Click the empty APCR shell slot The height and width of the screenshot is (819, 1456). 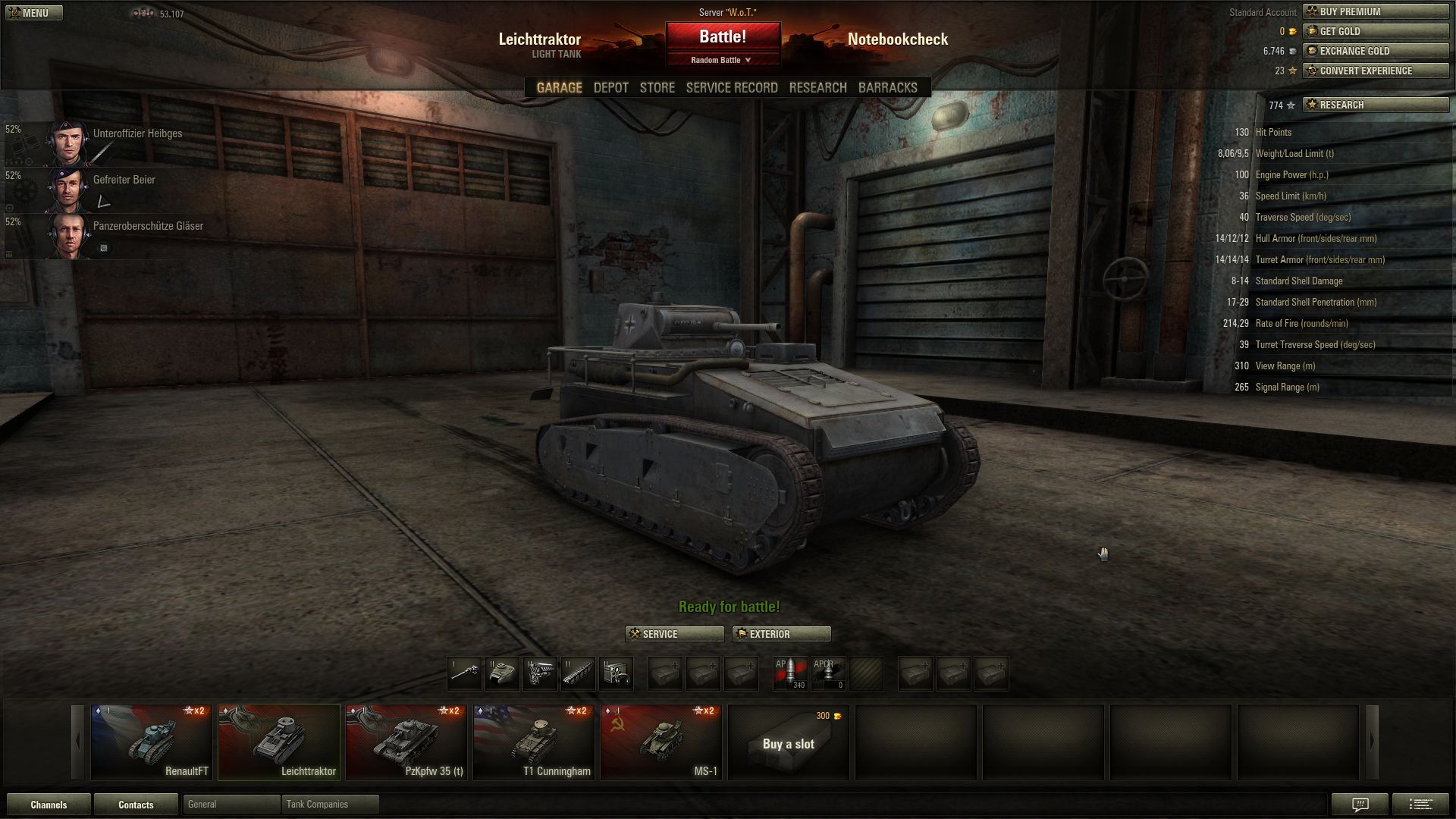pyautogui.click(x=828, y=673)
